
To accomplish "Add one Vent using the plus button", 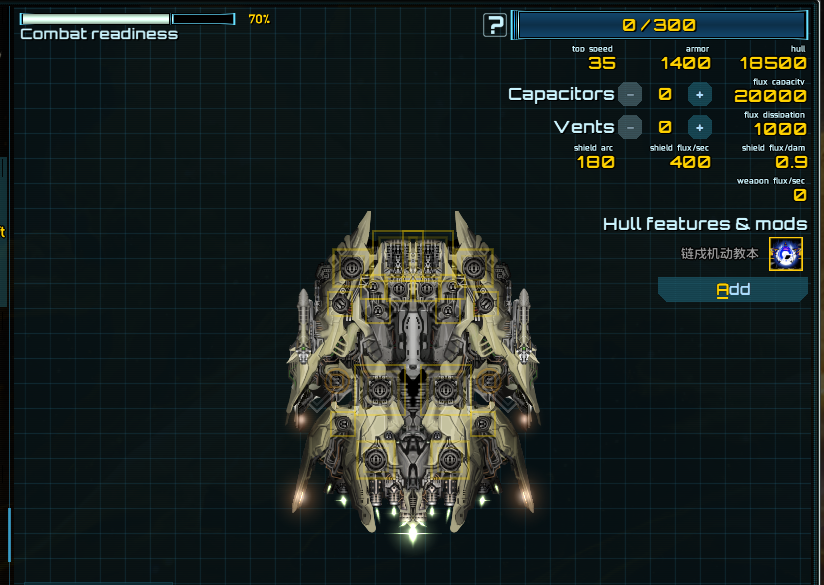I will point(700,128).
